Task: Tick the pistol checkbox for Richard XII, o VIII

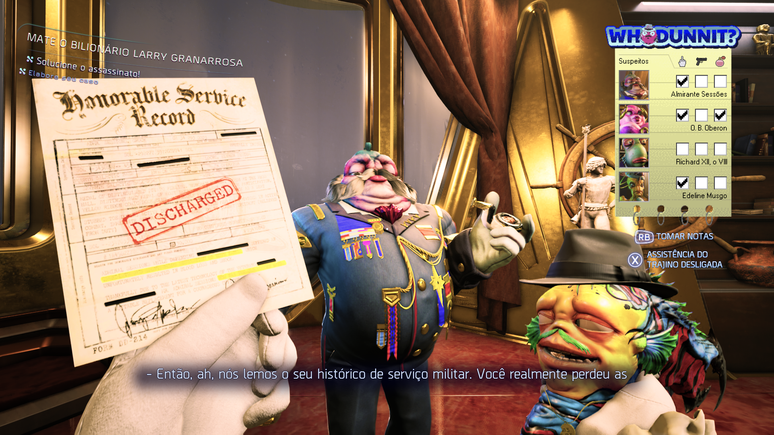Action: pos(702,149)
